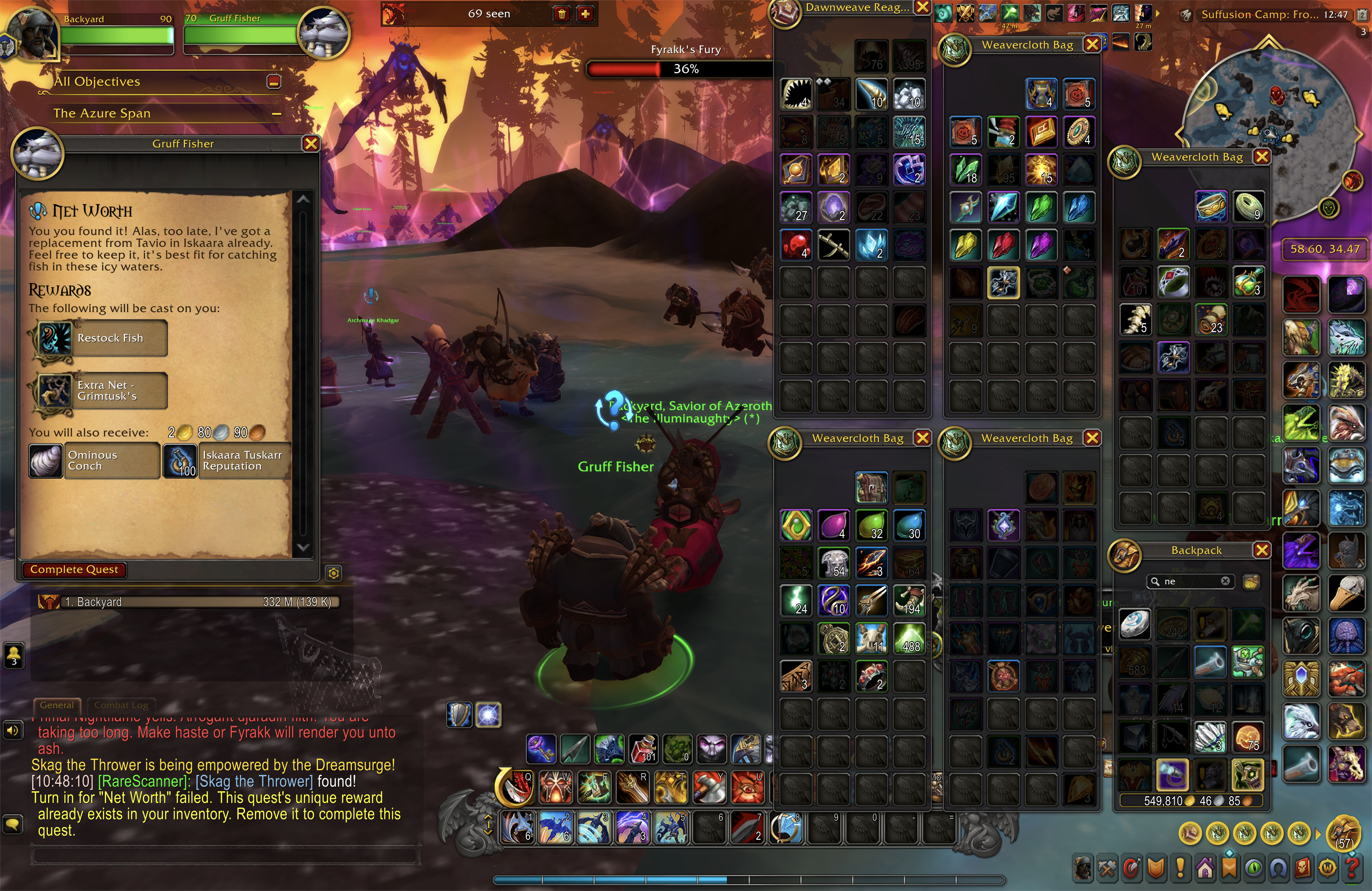This screenshot has width=1372, height=891.
Task: Select the Ominous Conch reward item
Action: (45, 461)
